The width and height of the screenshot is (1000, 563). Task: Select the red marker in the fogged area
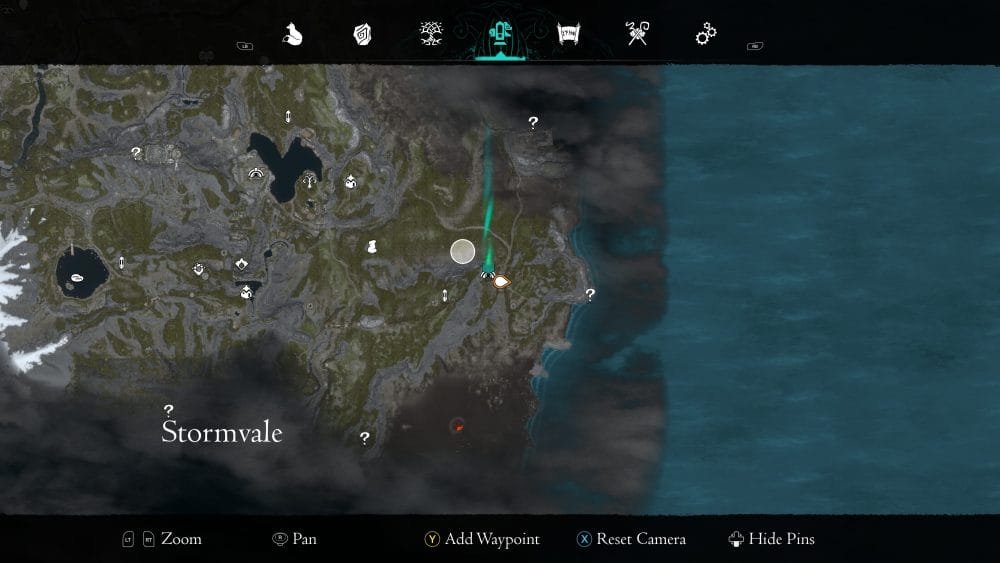pyautogui.click(x=458, y=426)
